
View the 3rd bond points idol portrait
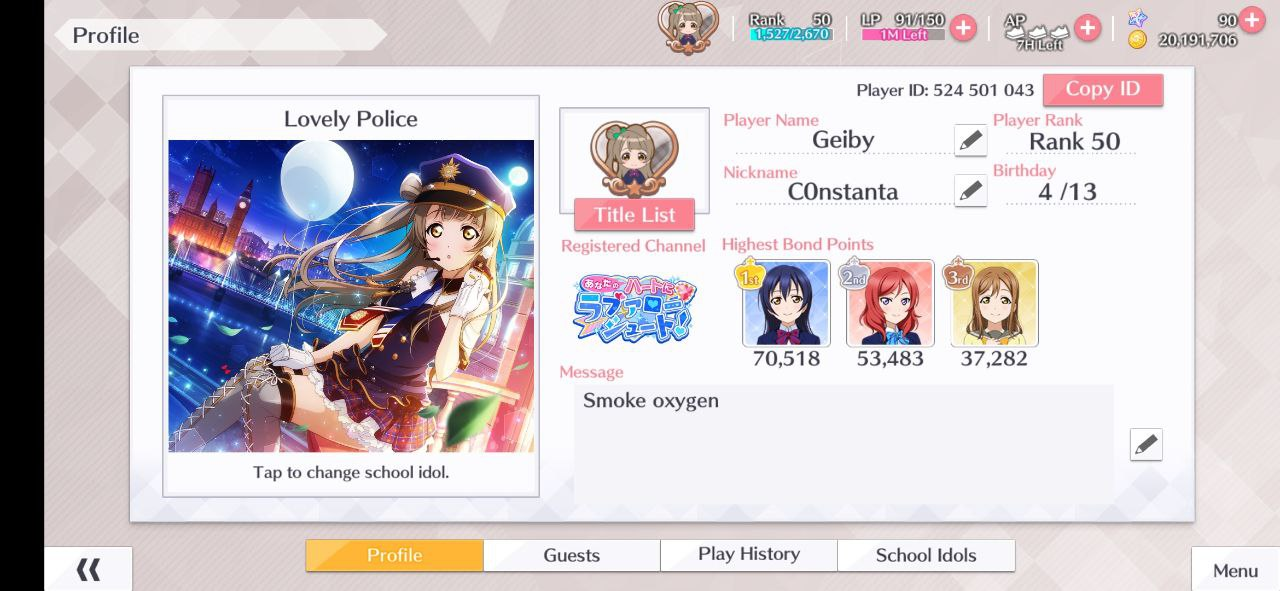(994, 303)
